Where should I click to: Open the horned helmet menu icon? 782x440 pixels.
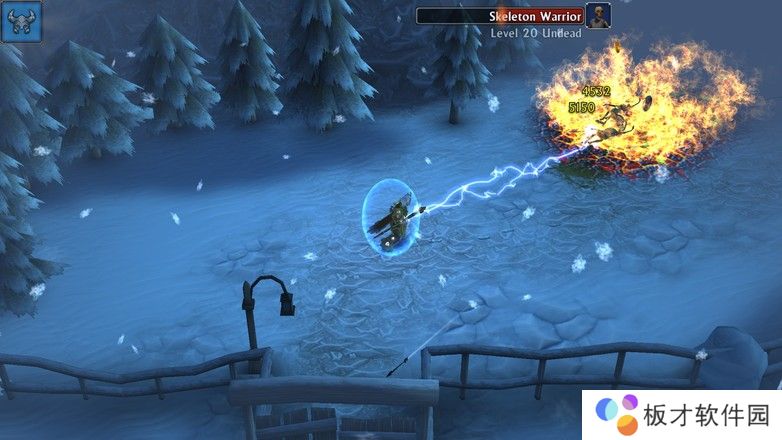point(21,21)
